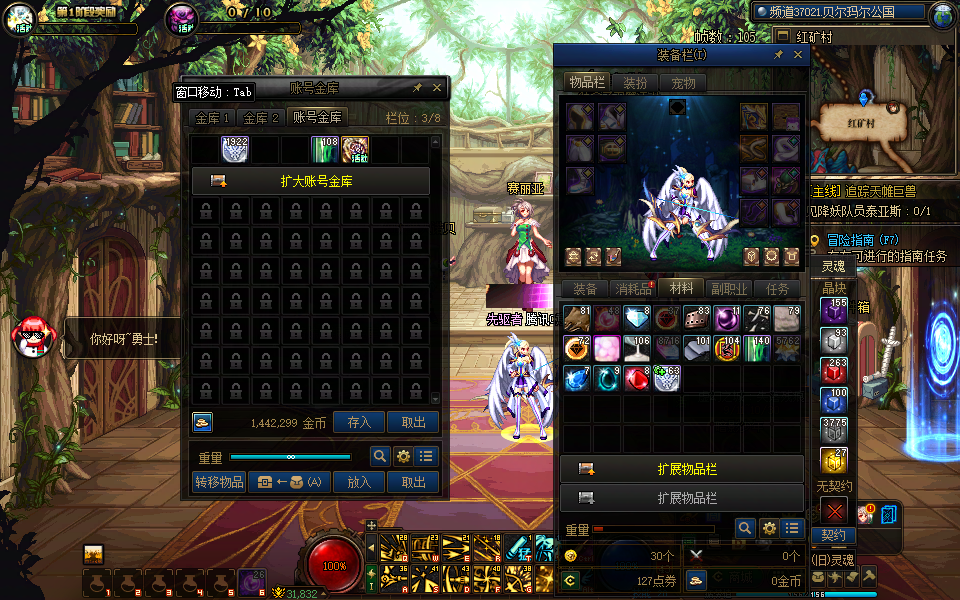This screenshot has height=600, width=960.
Task: Close the equipment inventory window
Action: click(x=798, y=56)
